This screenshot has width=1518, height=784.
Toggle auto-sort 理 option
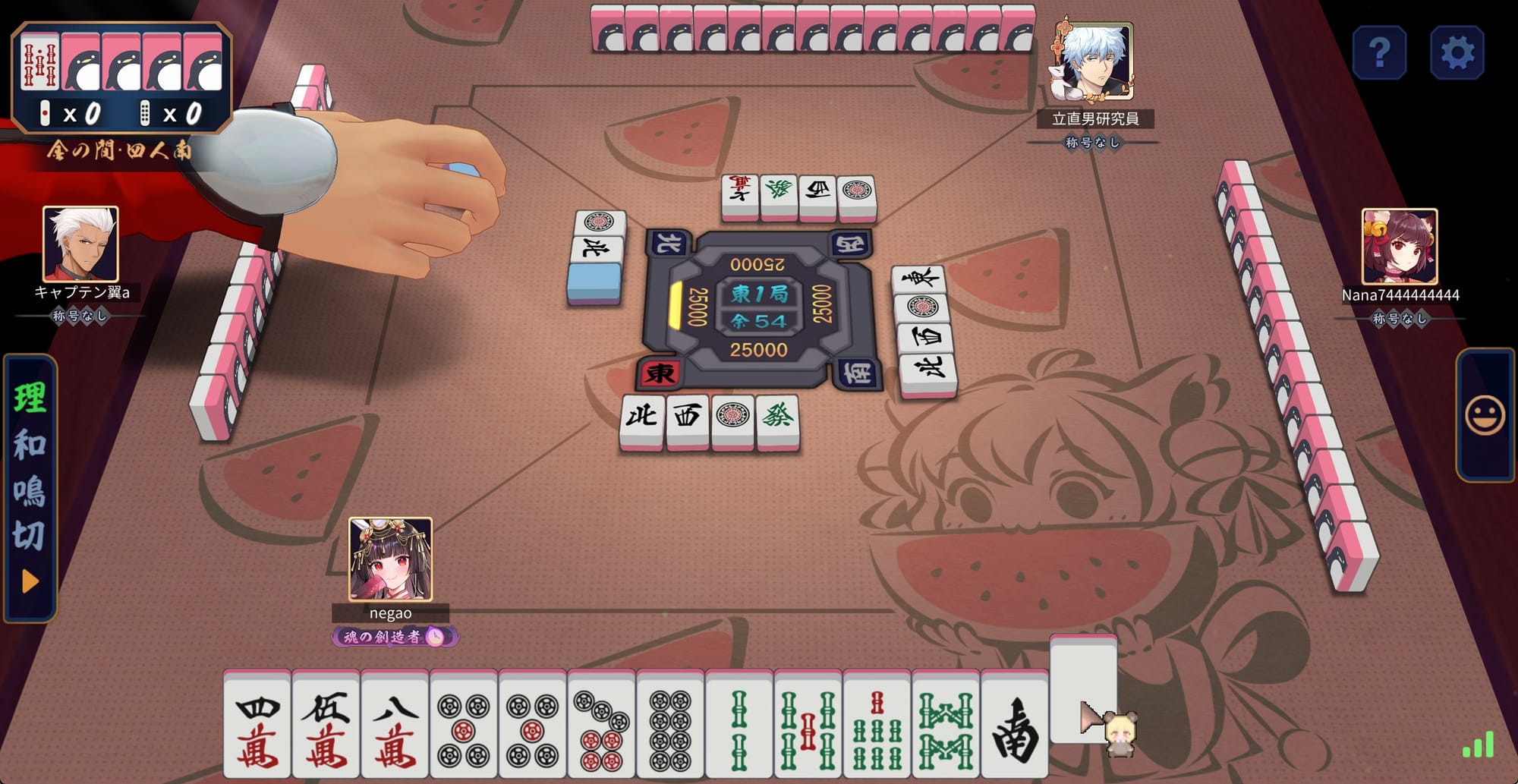[30, 398]
